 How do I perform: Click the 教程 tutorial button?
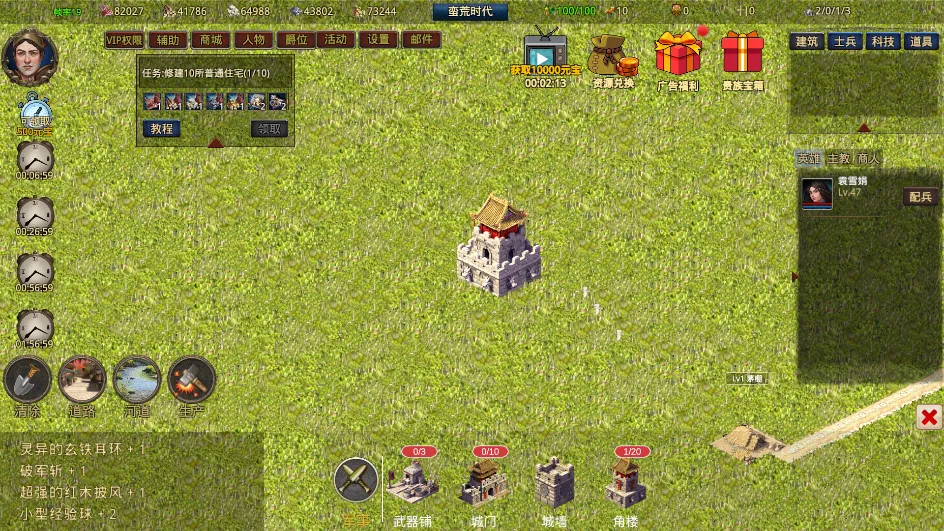[x=161, y=129]
